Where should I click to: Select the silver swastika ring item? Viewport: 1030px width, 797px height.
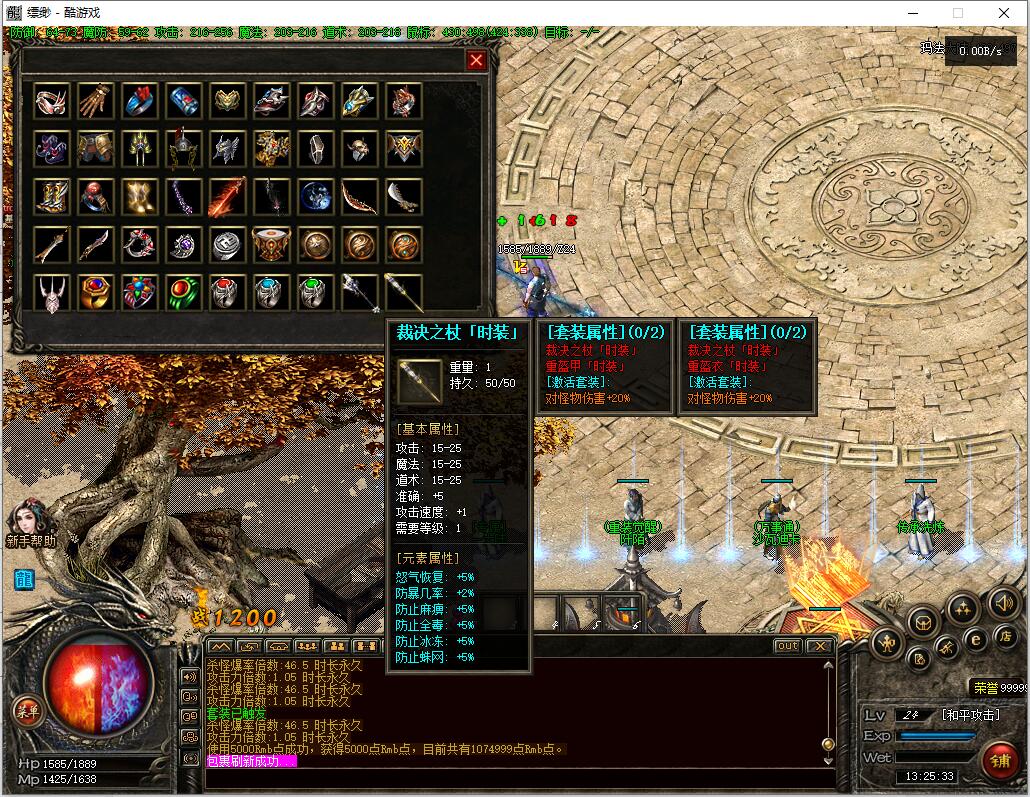pyautogui.click(x=228, y=244)
